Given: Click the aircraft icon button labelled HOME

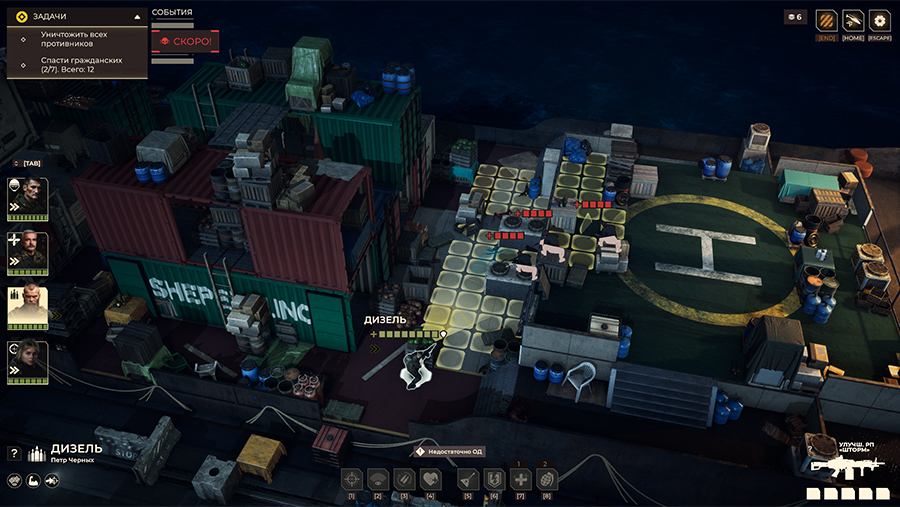Looking at the screenshot, I should pyautogui.click(x=853, y=20).
